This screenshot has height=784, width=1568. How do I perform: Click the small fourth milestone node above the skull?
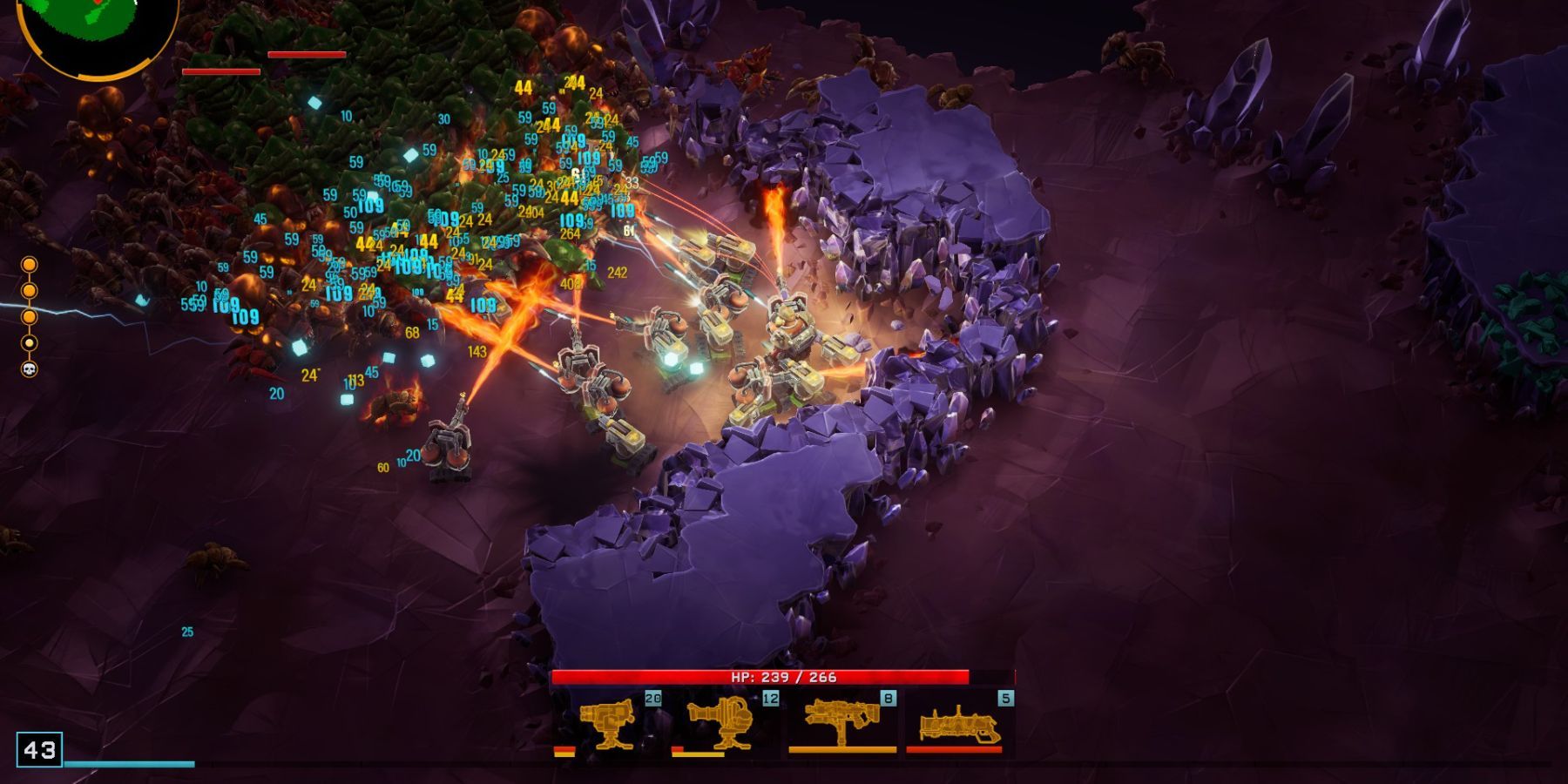click(29, 342)
